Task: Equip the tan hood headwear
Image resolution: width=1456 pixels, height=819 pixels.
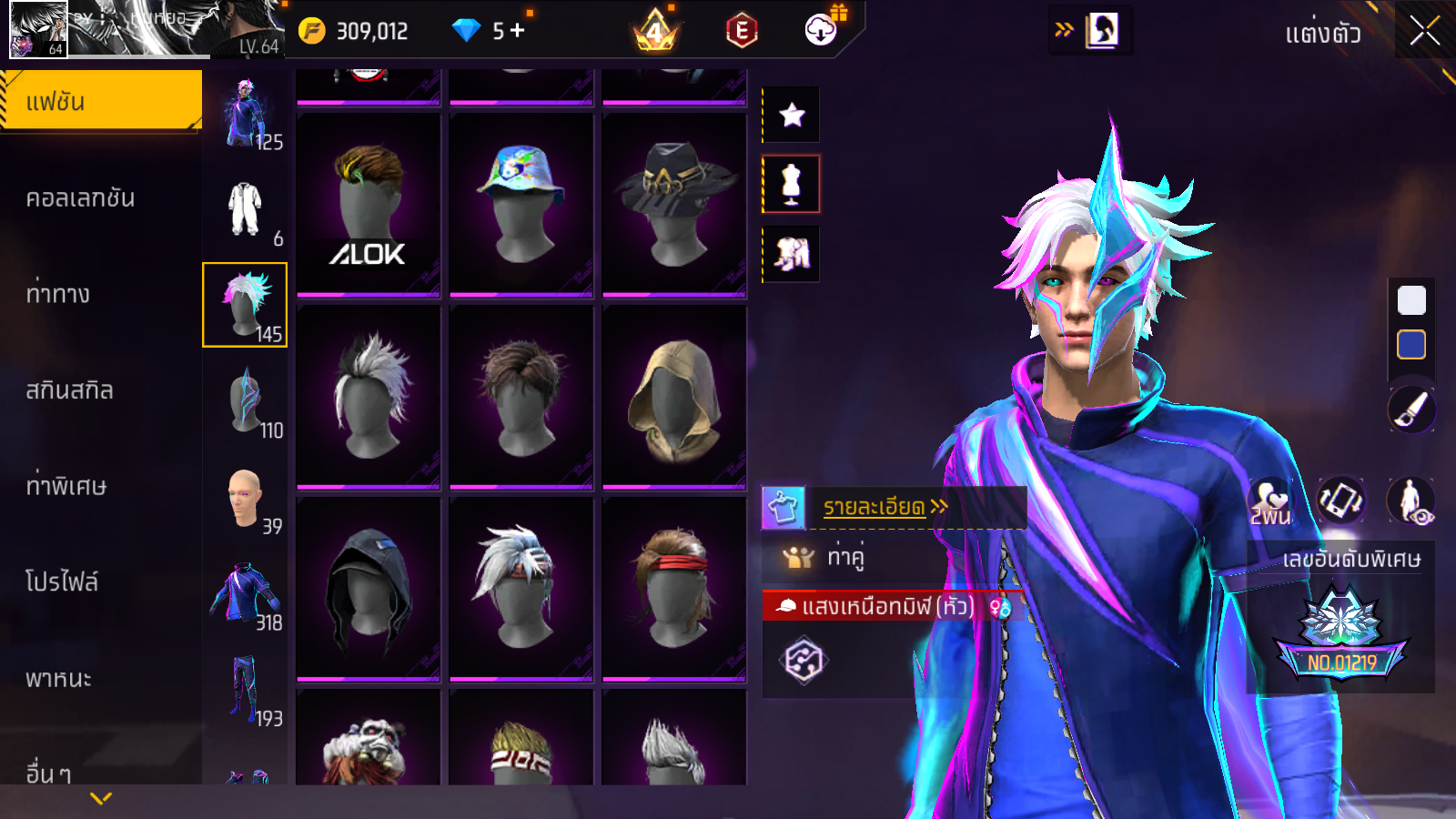Action: point(673,397)
